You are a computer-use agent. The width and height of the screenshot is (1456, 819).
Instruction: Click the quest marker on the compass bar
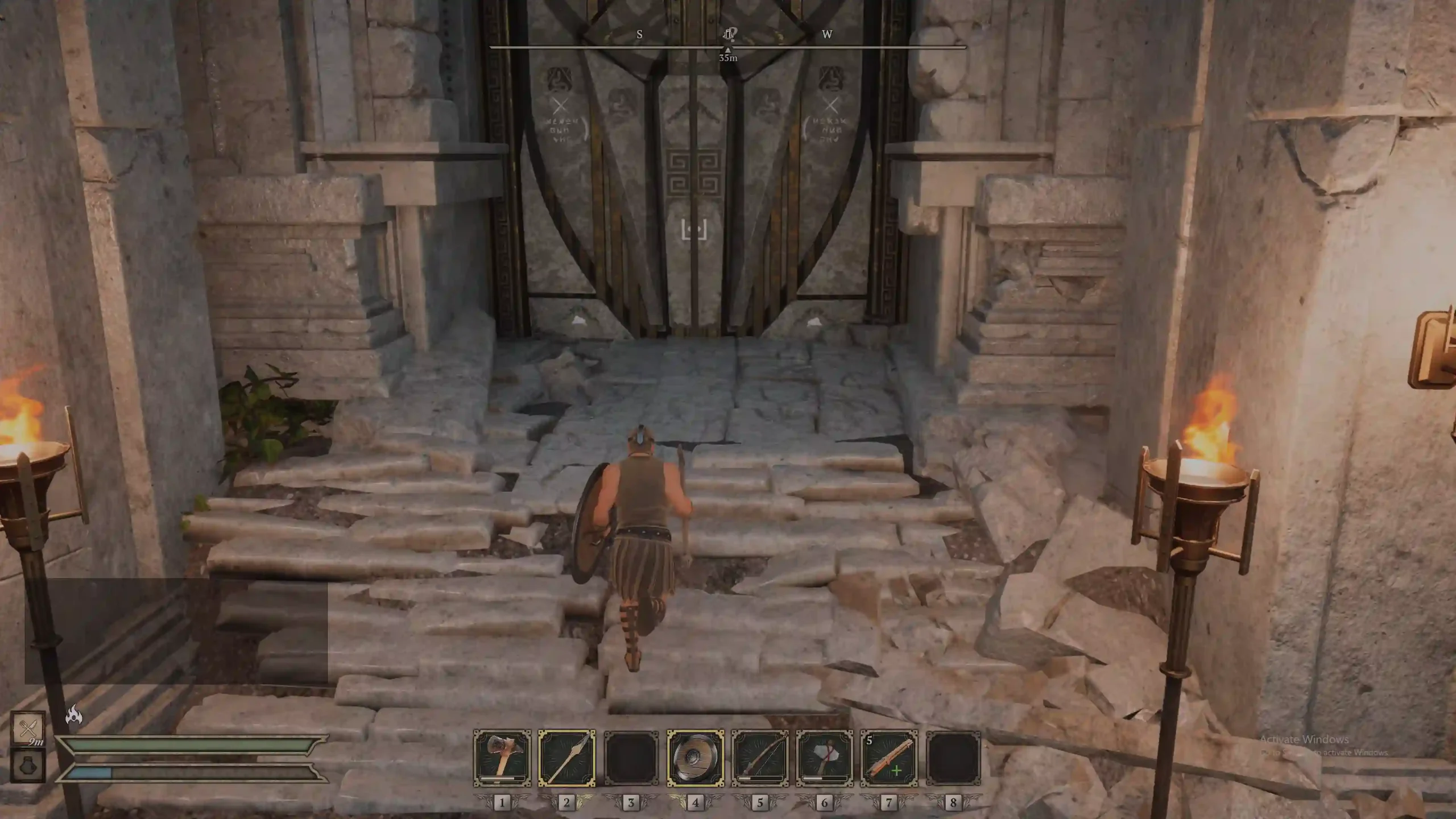point(729,35)
